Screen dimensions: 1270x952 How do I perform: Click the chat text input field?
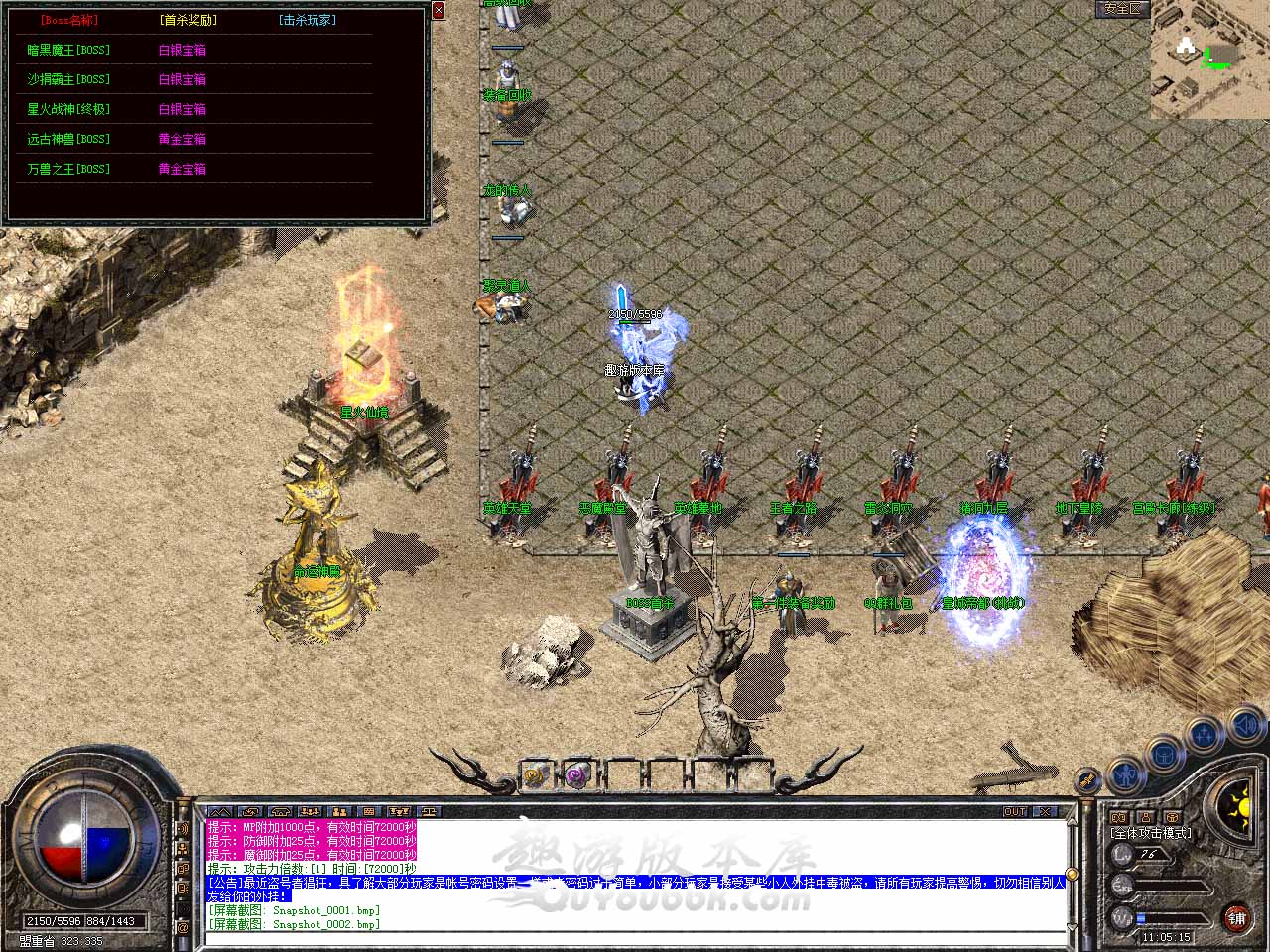[x=635, y=936]
